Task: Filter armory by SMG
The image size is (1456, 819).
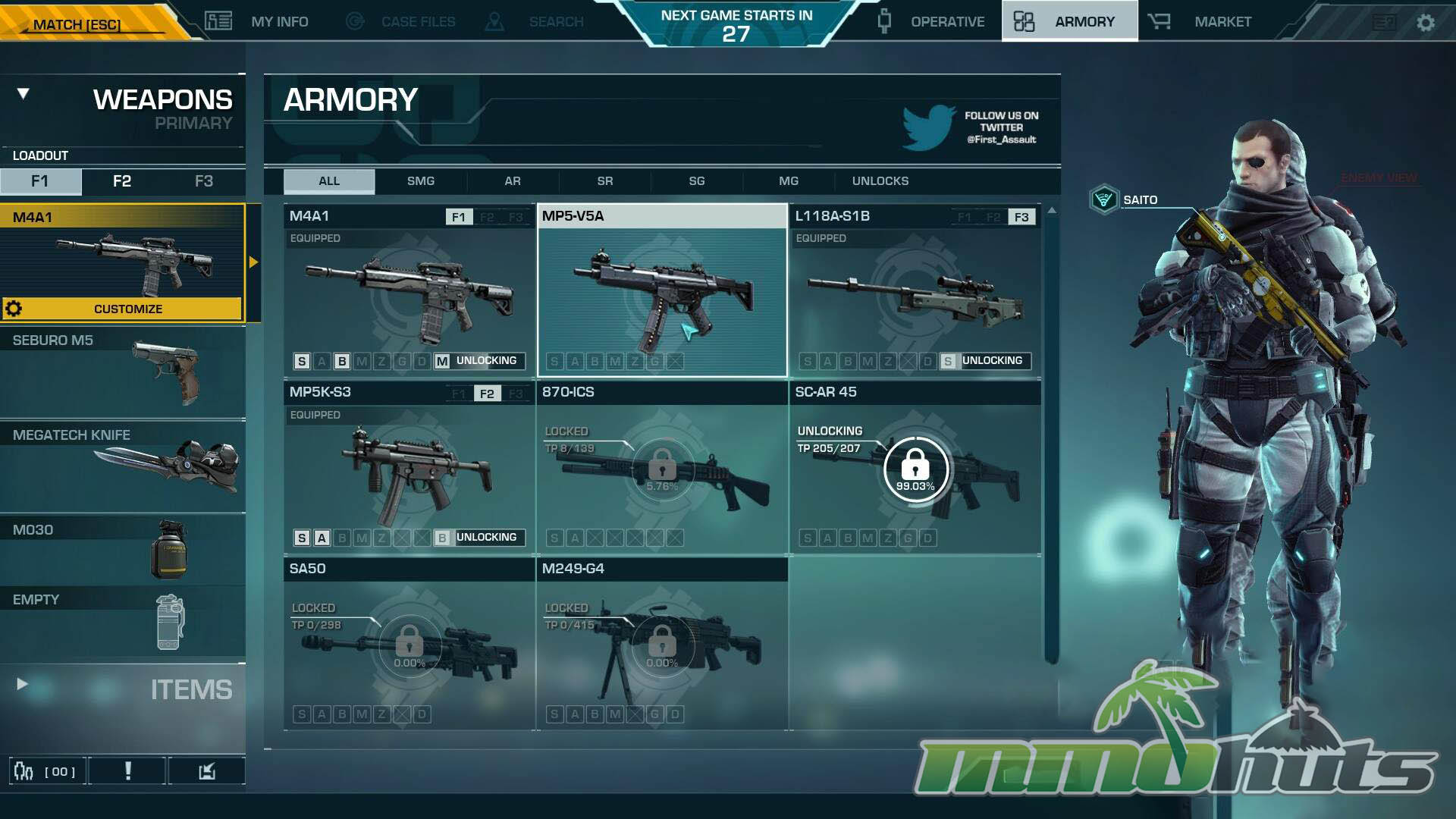Action: coord(421,181)
